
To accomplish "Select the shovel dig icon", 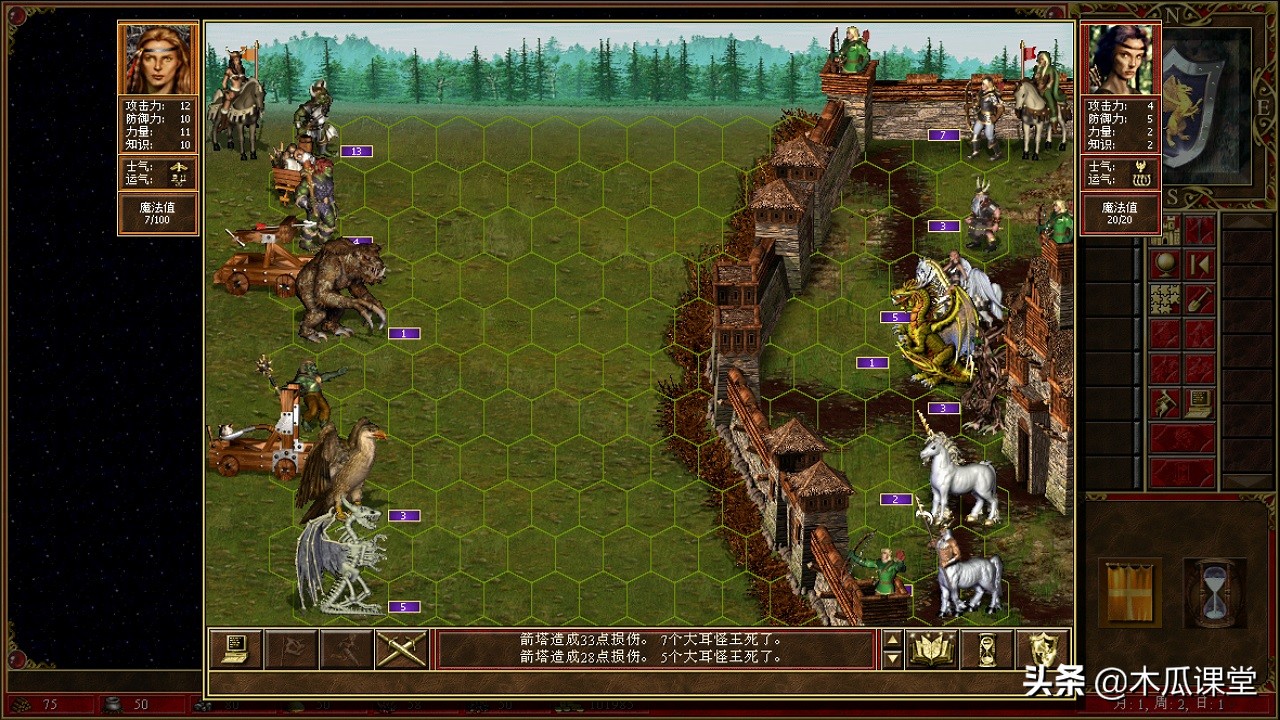I will tap(1200, 299).
